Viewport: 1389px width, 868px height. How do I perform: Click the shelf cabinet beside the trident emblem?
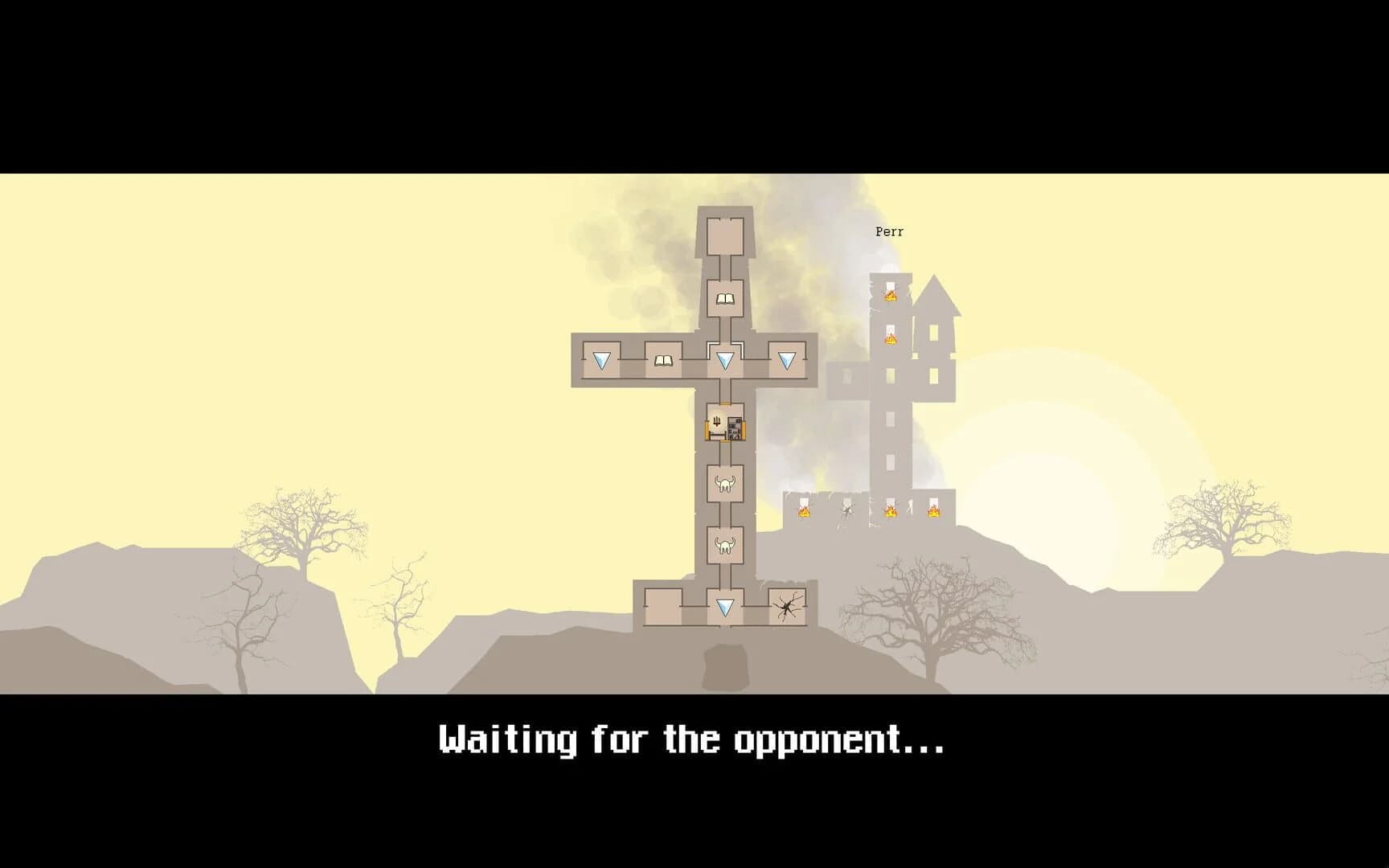coord(734,428)
